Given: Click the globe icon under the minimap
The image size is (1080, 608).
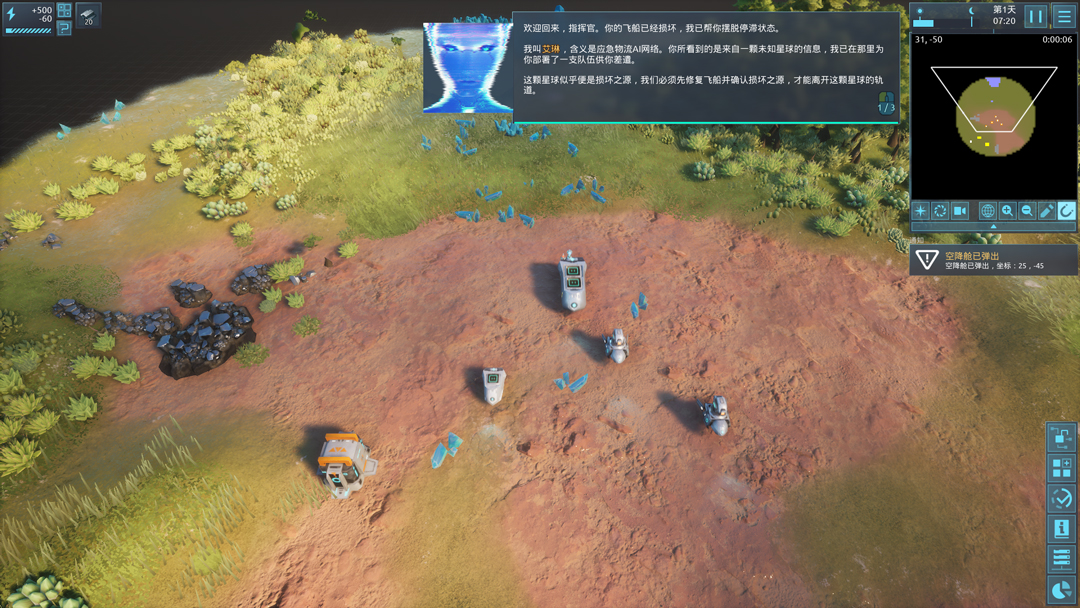Looking at the screenshot, I should coord(988,211).
